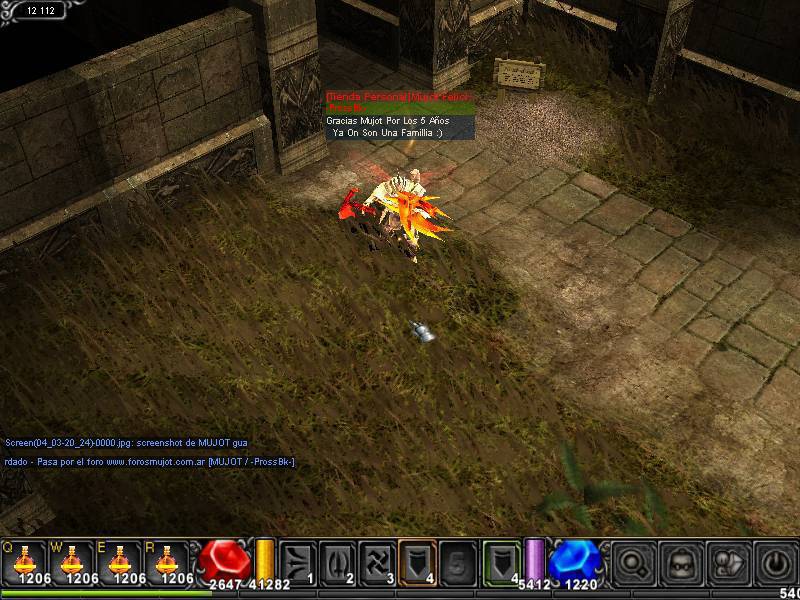Click the personal store title above the character
The height and width of the screenshot is (600, 800).
[x=398, y=97]
